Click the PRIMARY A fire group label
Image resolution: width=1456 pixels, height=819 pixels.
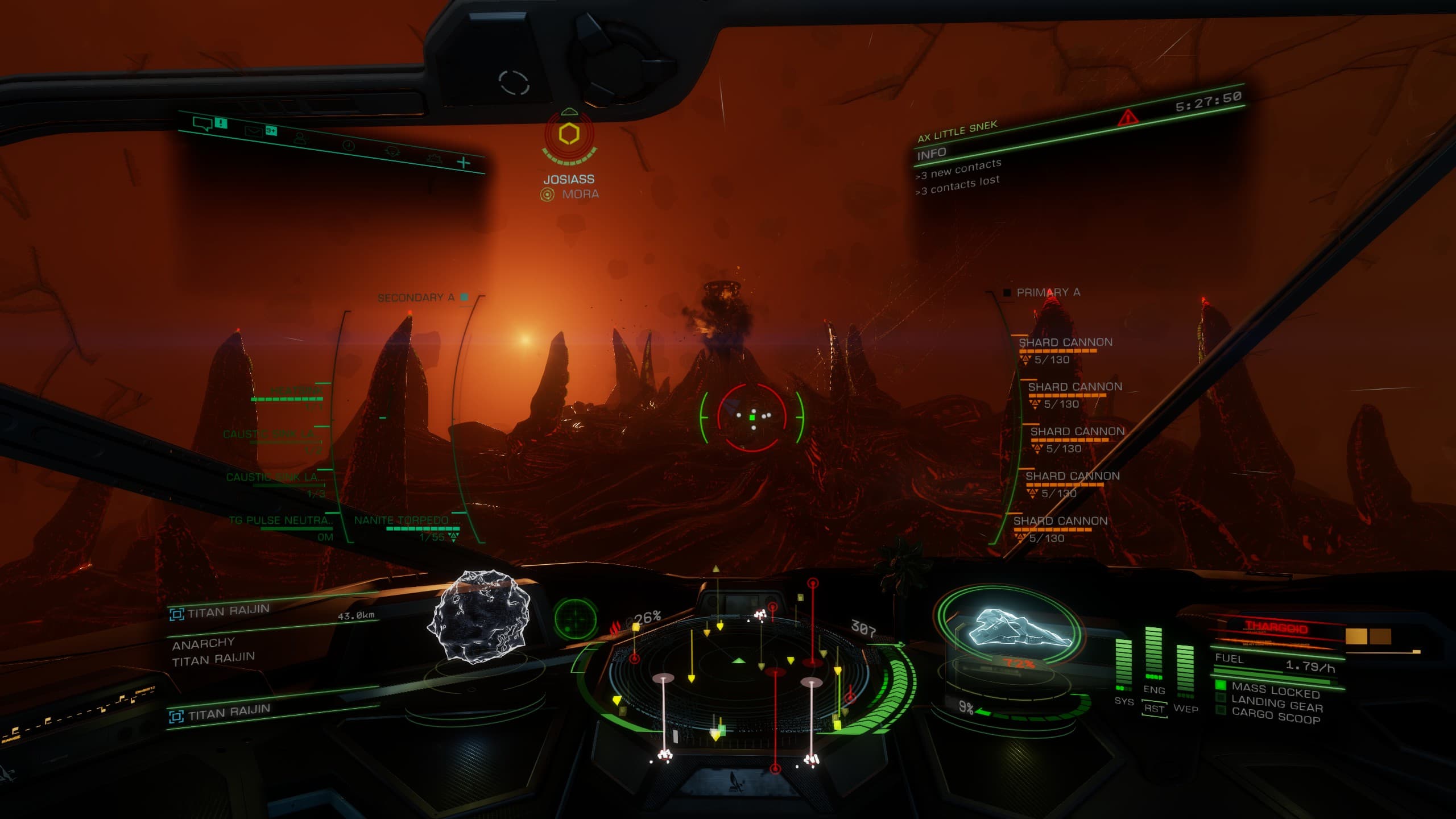1048,292
